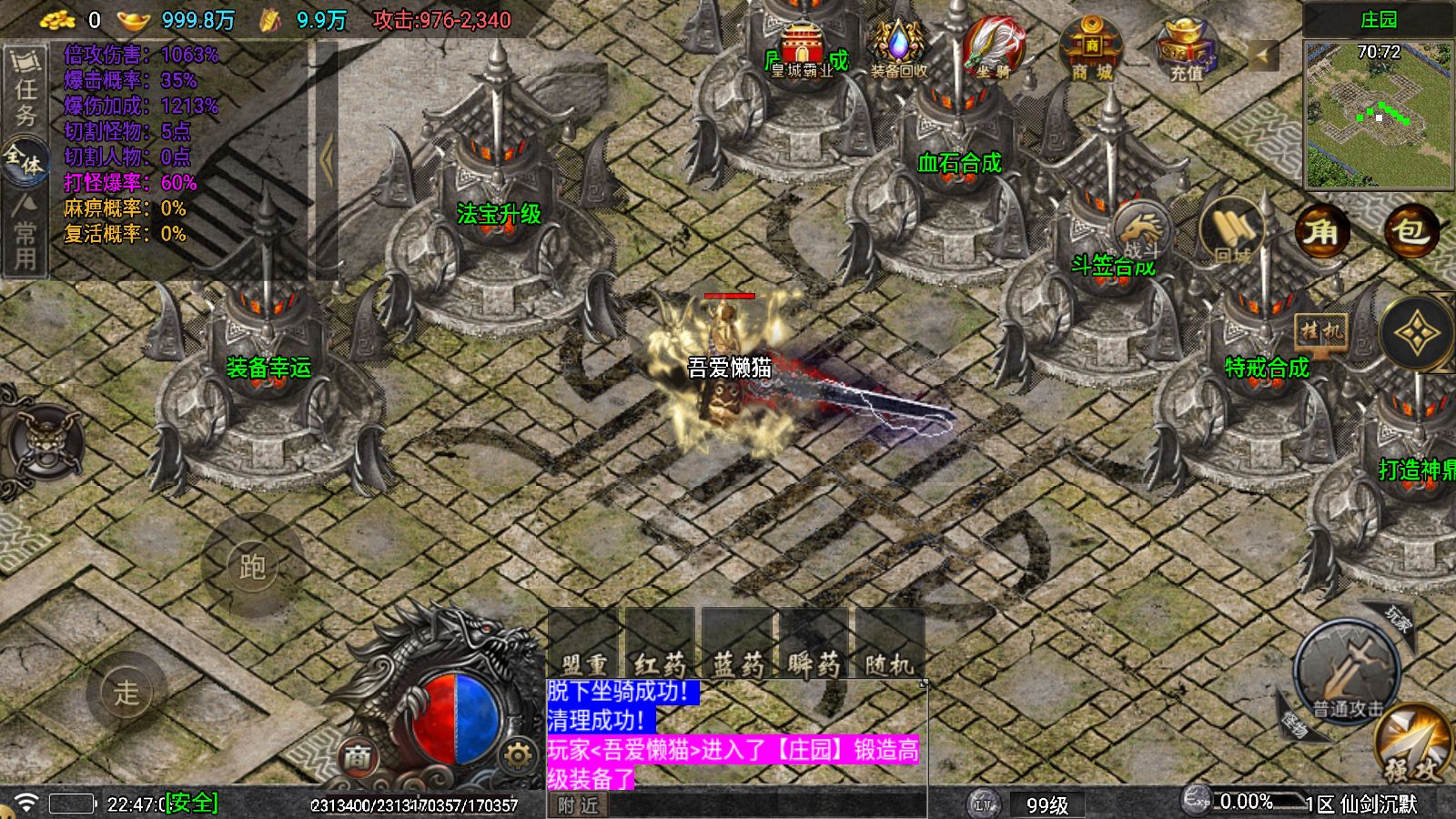Image resolution: width=1456 pixels, height=819 pixels.
Task: Use the 红药 red potion slot
Action: click(x=661, y=646)
